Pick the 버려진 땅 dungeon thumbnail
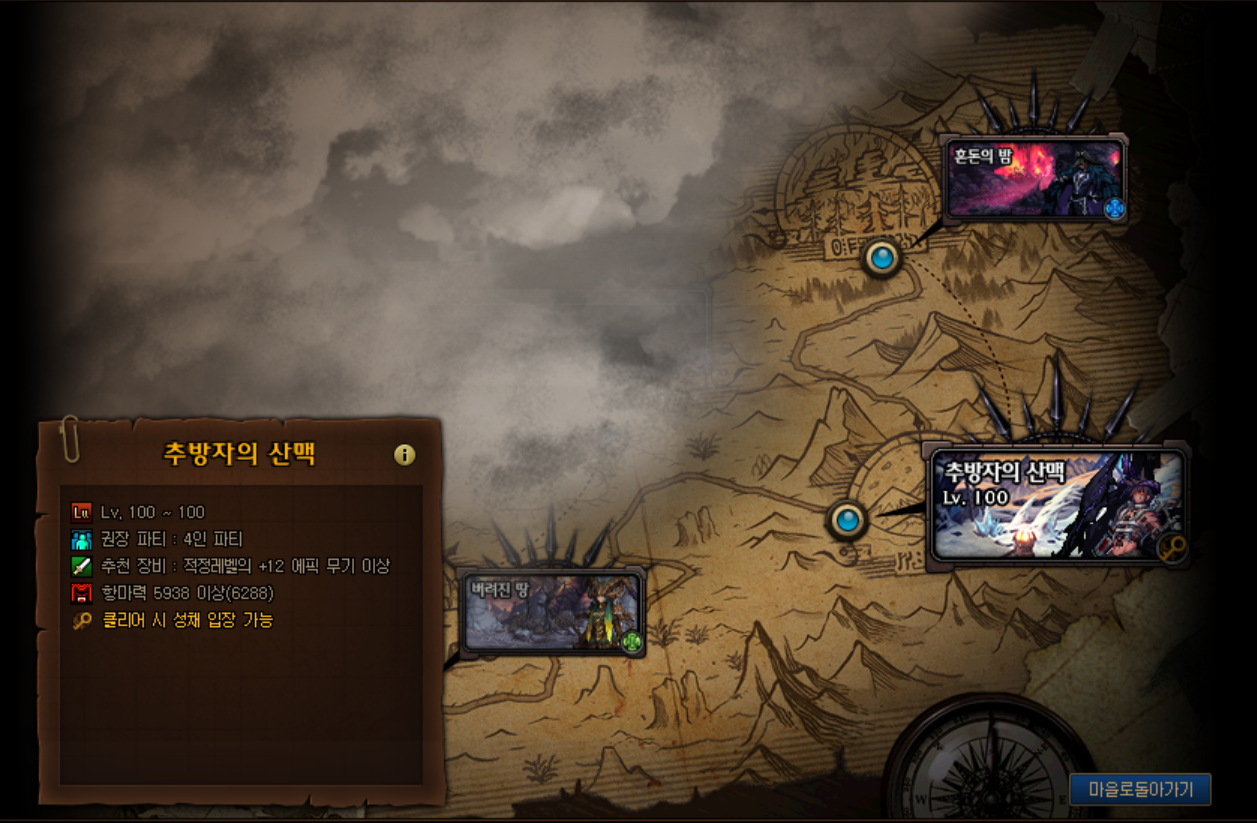Viewport: 1257px width, 823px height. 553,612
